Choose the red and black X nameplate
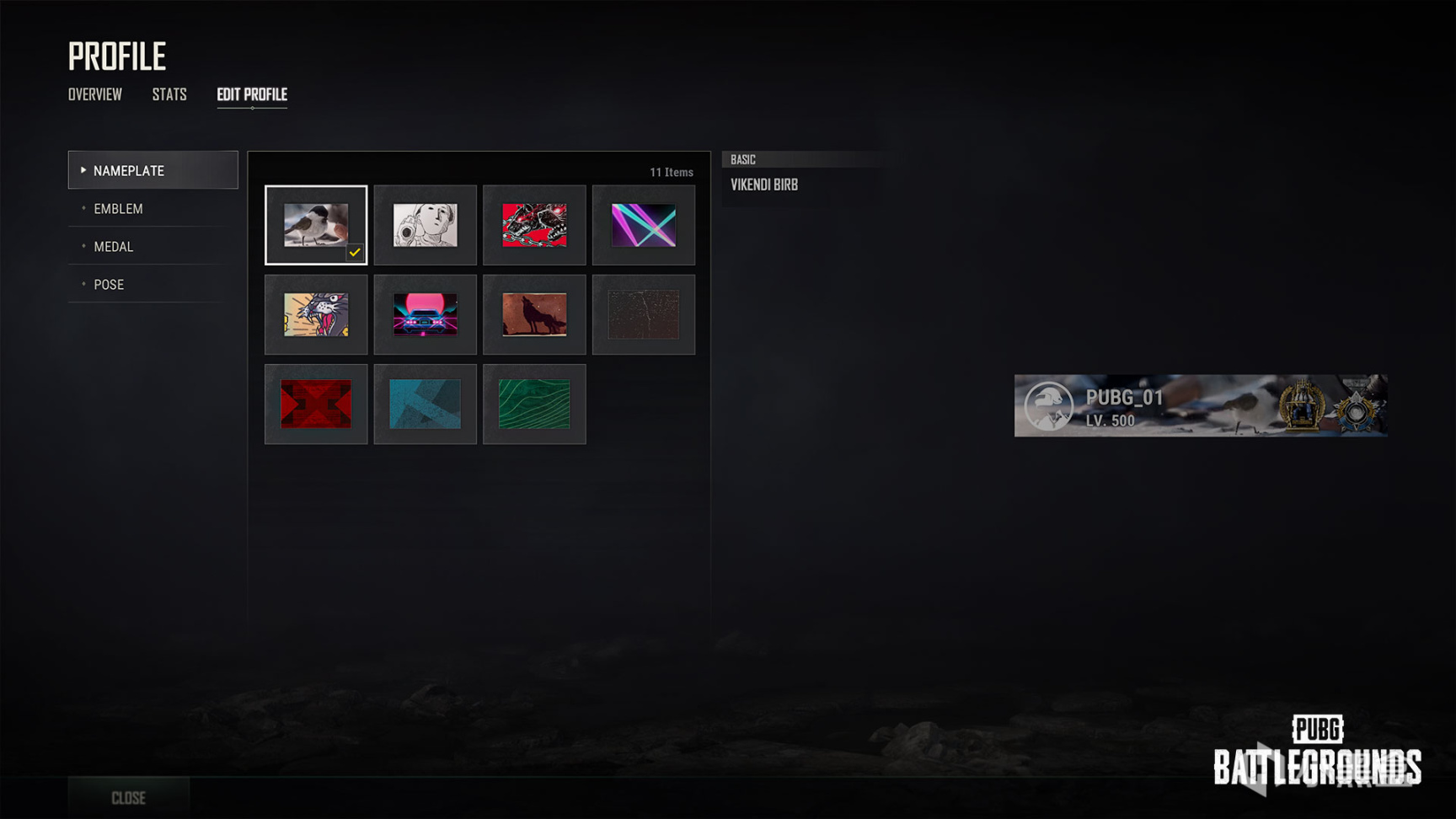The width and height of the screenshot is (1456, 819). pos(316,404)
